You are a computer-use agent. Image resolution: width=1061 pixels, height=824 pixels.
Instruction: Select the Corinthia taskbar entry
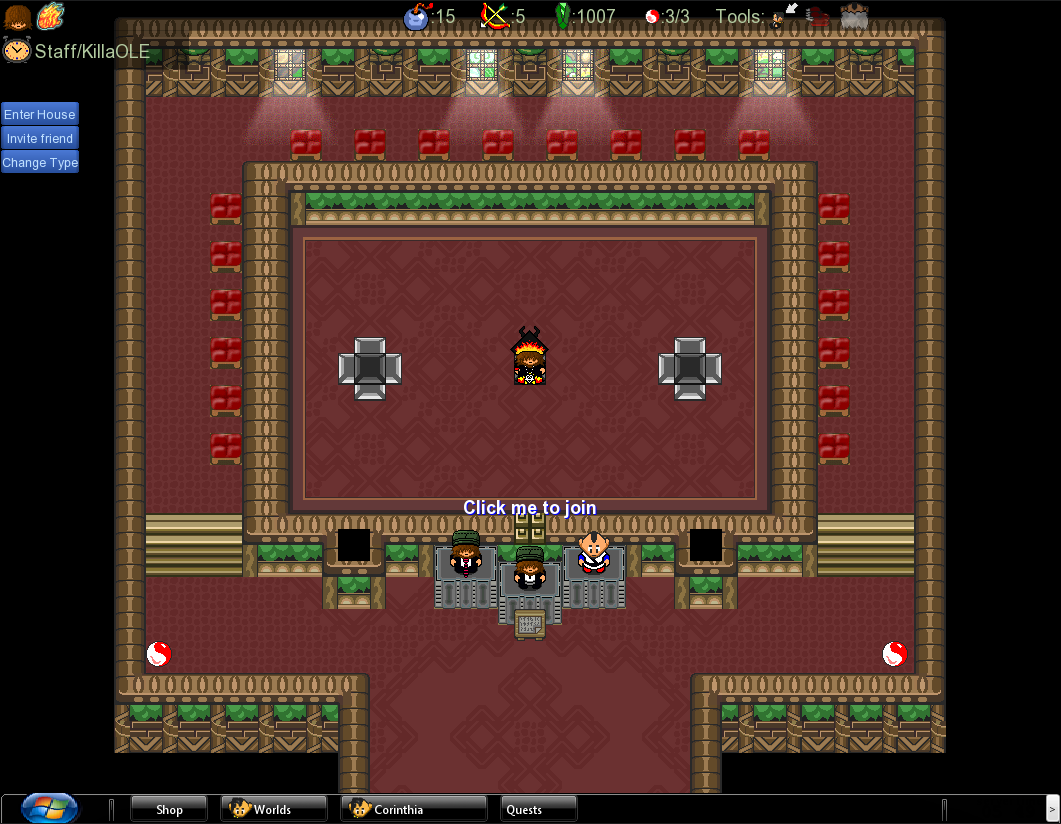[x=413, y=809]
